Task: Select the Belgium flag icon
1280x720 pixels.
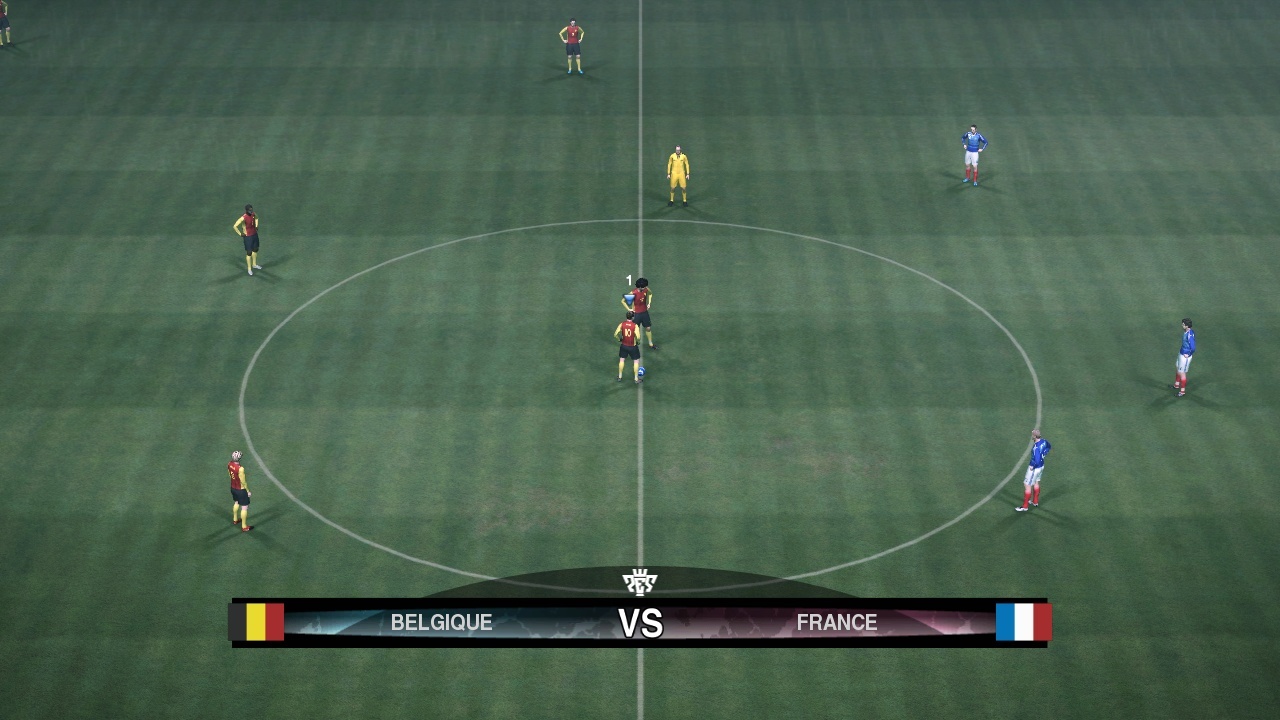Action: 258,622
